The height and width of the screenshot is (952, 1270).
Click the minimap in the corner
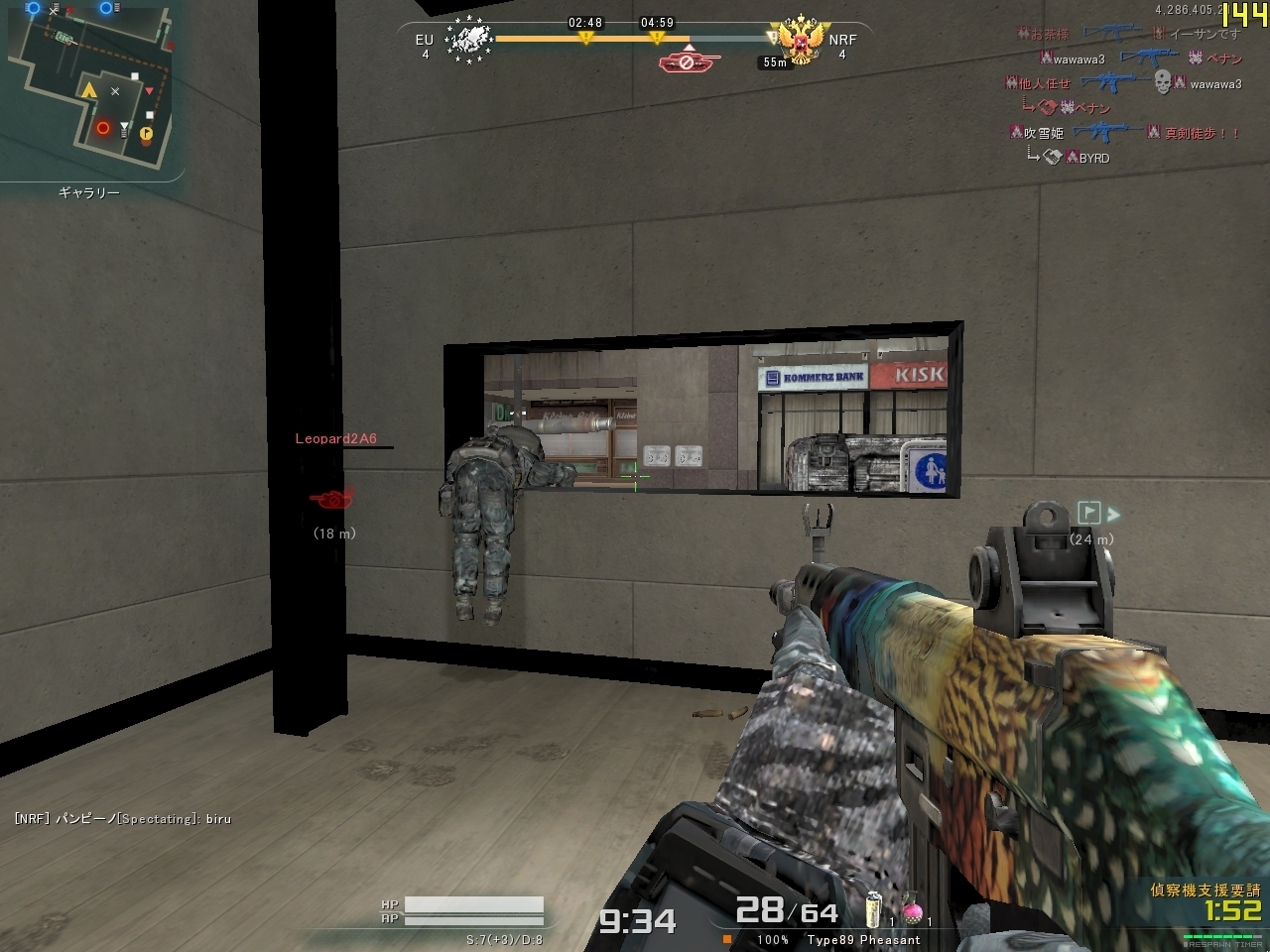click(x=91, y=89)
